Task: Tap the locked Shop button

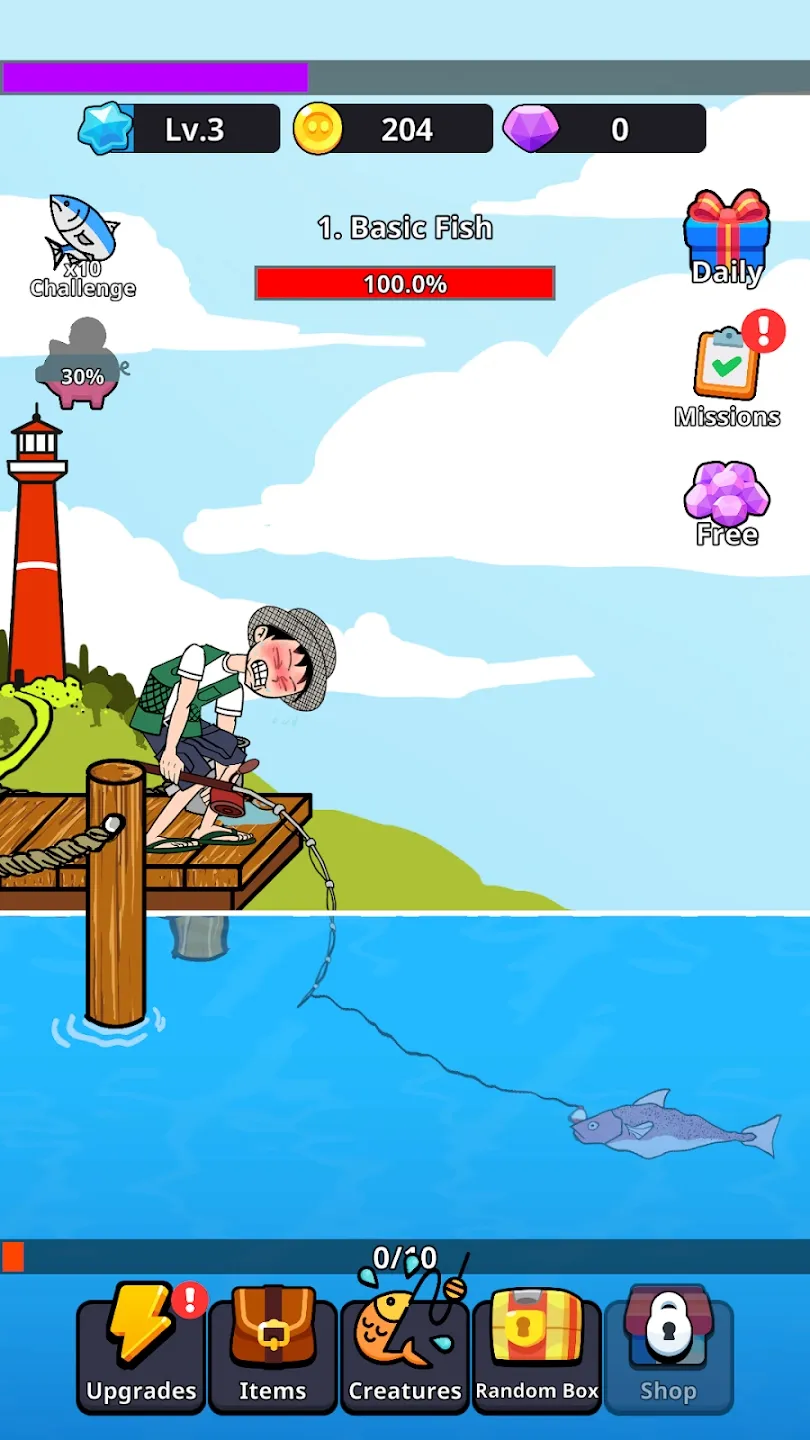Action: coord(668,1352)
